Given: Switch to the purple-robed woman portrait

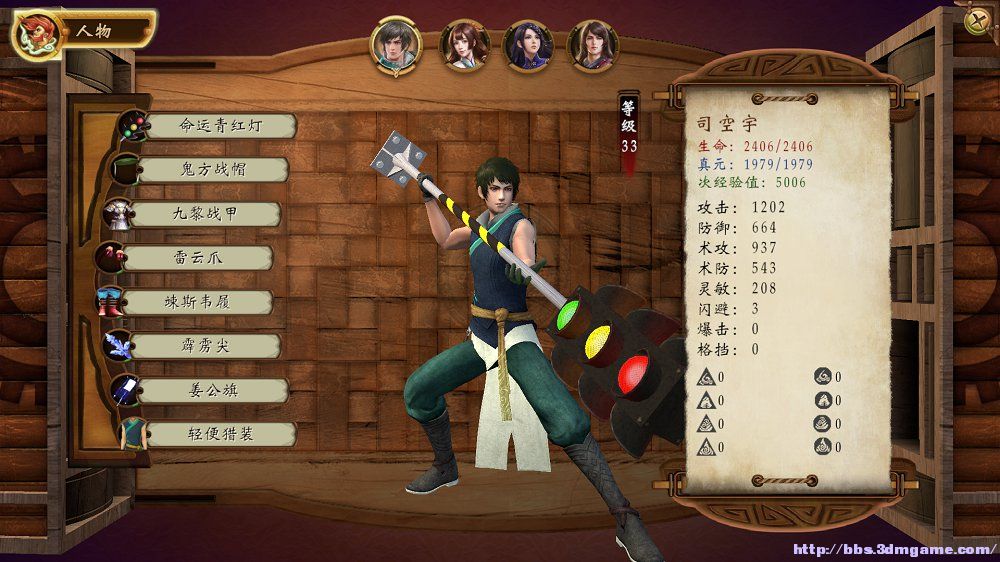Looking at the screenshot, I should [528, 46].
